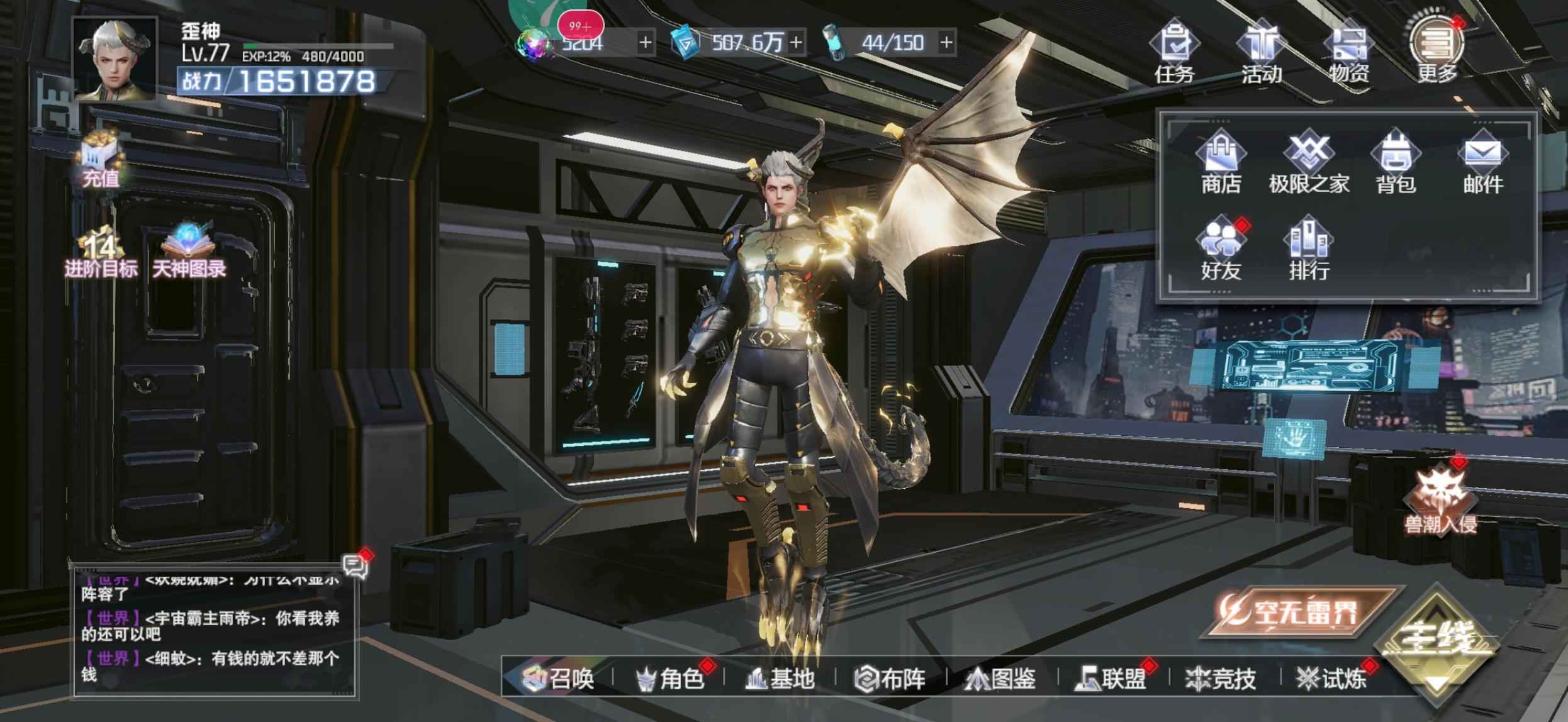The height and width of the screenshot is (722, 1568).
Task: Open the 联盟 alliance tab
Action: [x=1111, y=679]
